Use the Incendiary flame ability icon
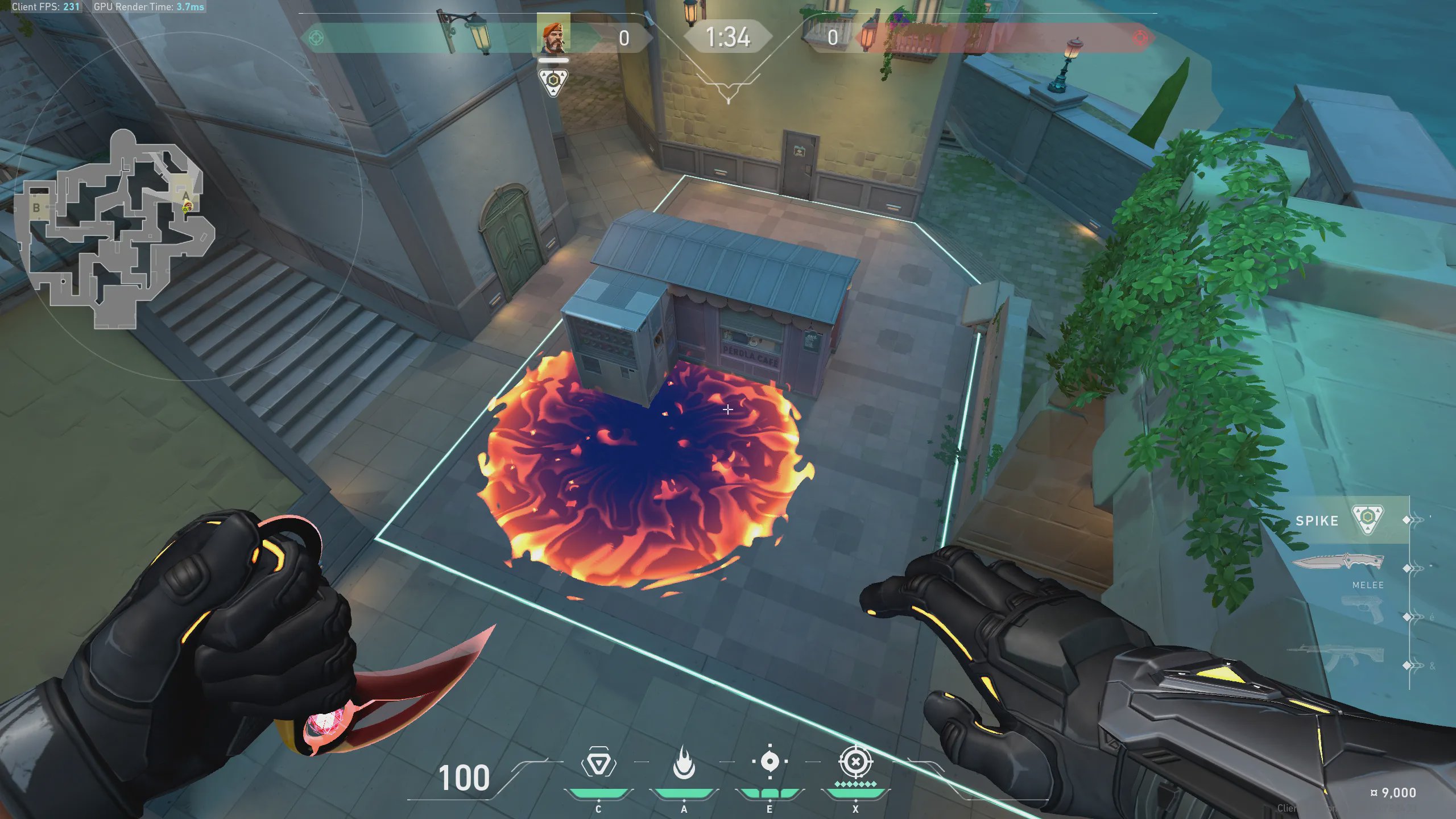 684,763
